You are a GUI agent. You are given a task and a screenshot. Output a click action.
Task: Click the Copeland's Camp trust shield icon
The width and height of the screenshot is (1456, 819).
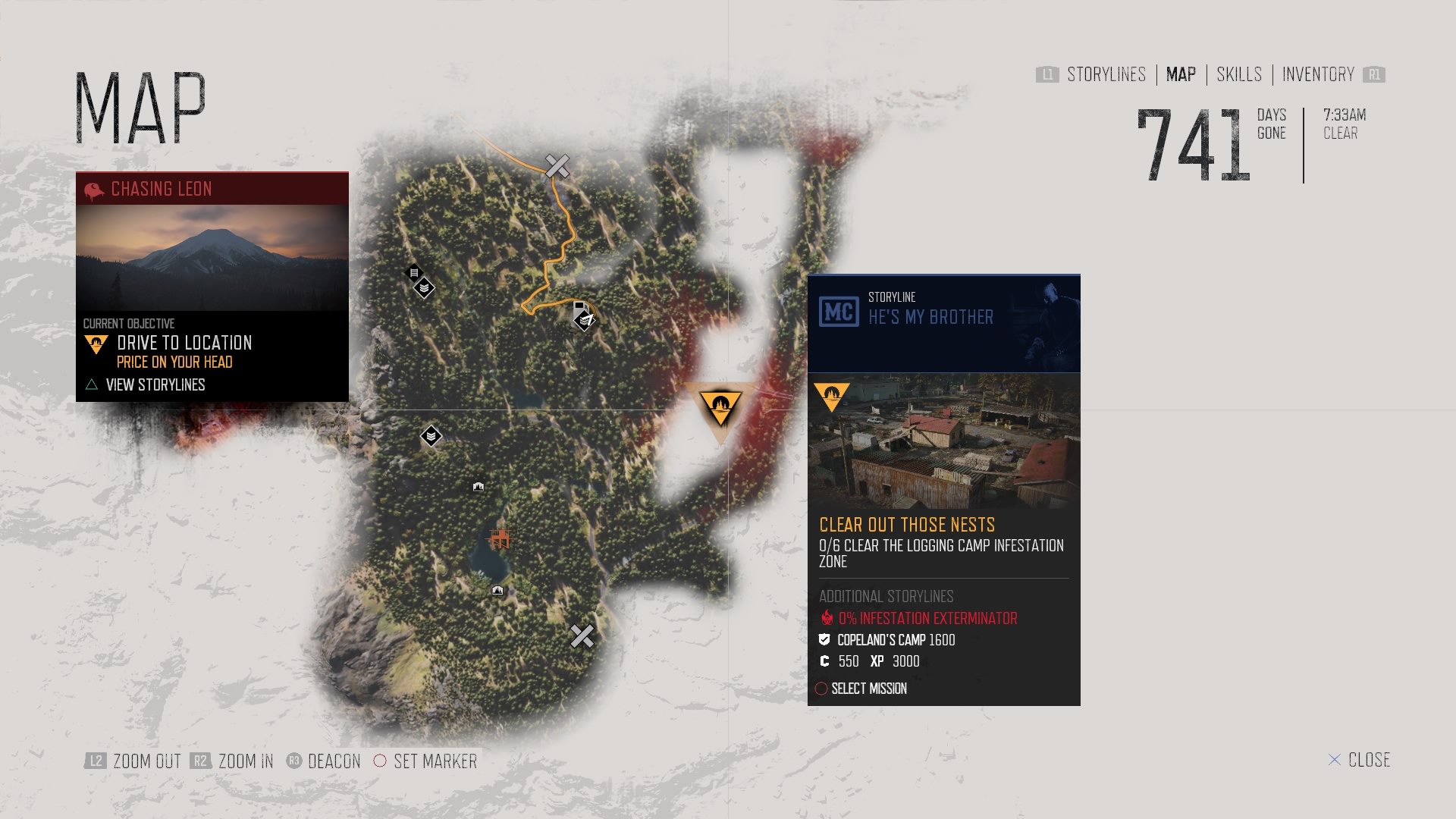point(824,639)
